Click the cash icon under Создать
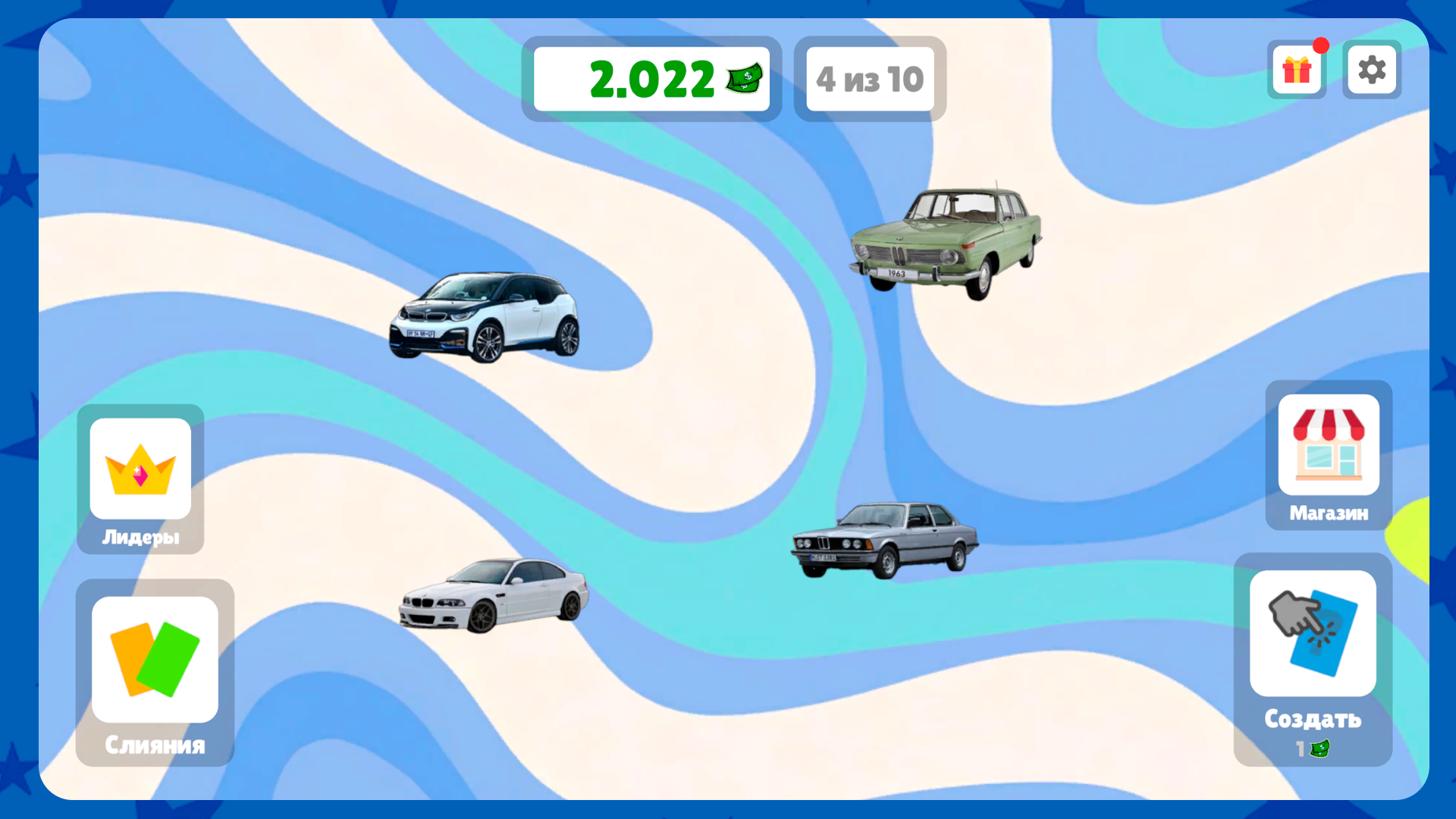Screen dimensions: 1456x819 [1320, 747]
